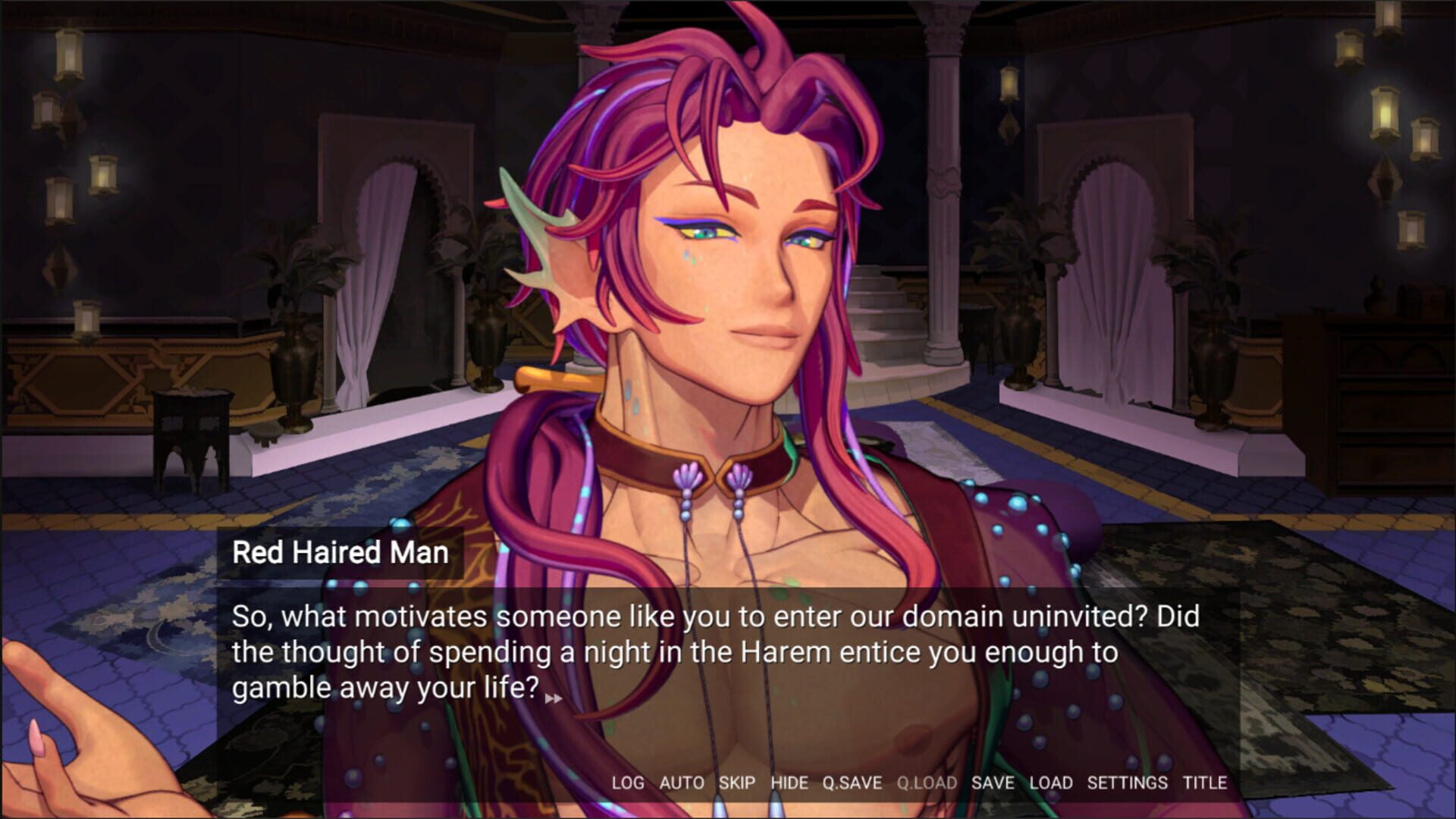Open the SETTINGS menu
The height and width of the screenshot is (819, 1456).
click(x=1128, y=784)
